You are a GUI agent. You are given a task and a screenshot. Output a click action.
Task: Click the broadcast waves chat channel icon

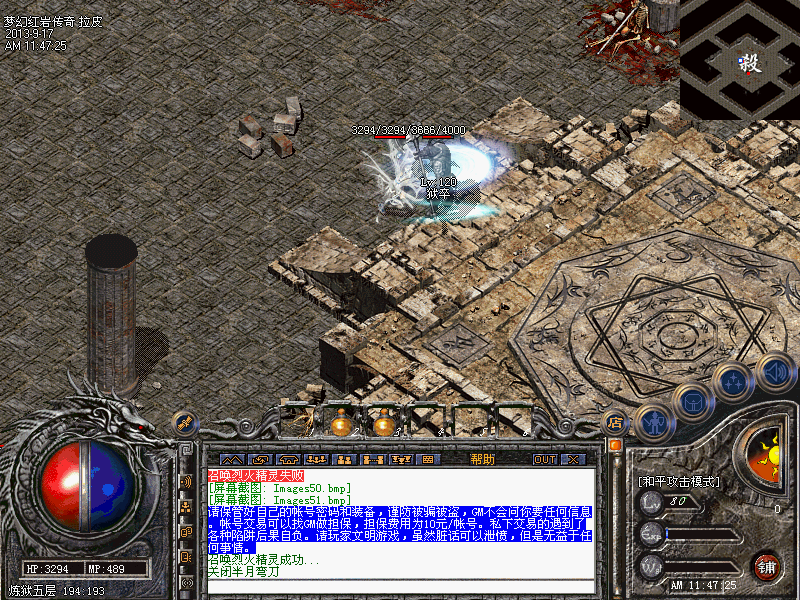[186, 481]
